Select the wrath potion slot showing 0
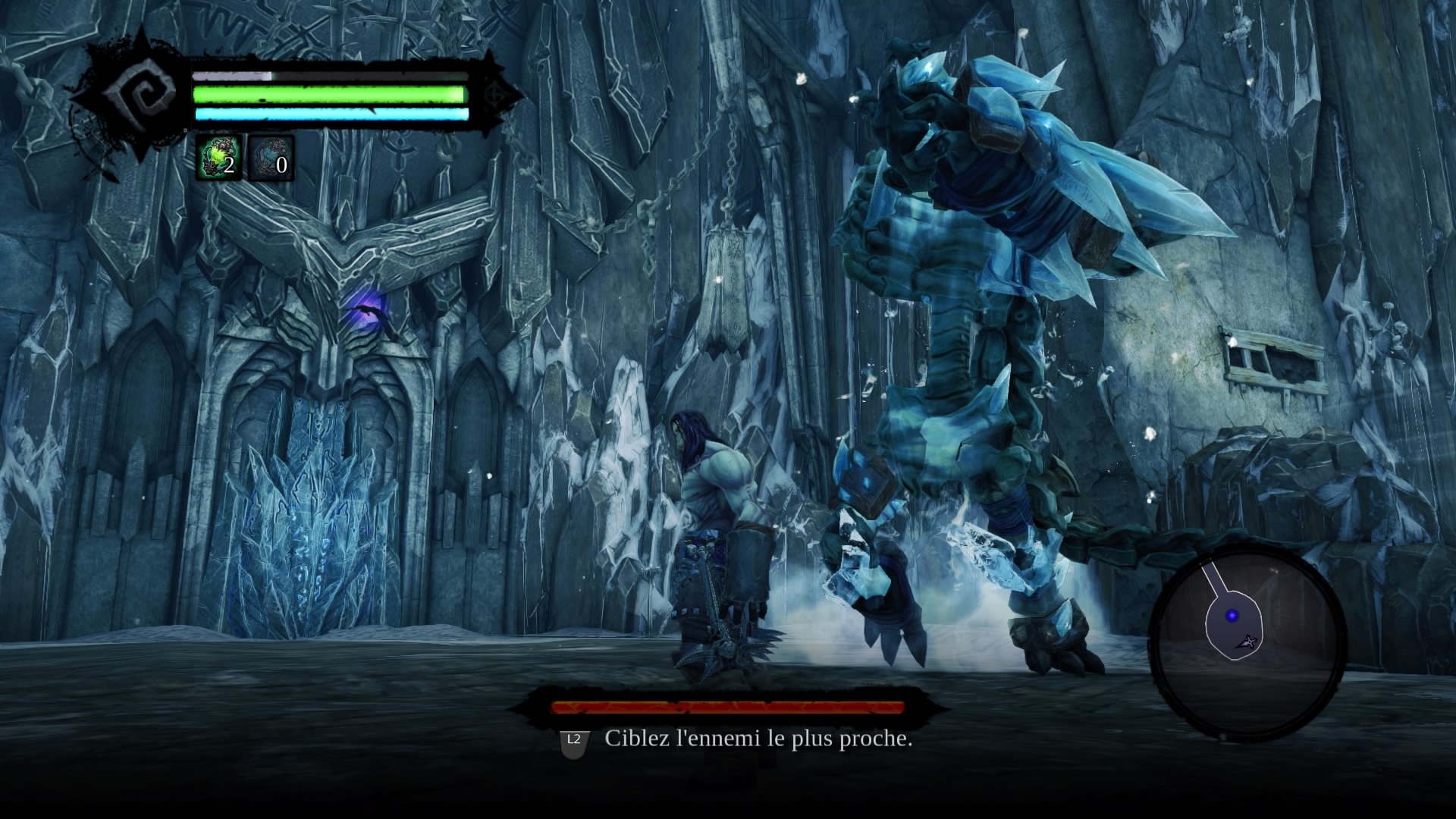 coord(271,158)
